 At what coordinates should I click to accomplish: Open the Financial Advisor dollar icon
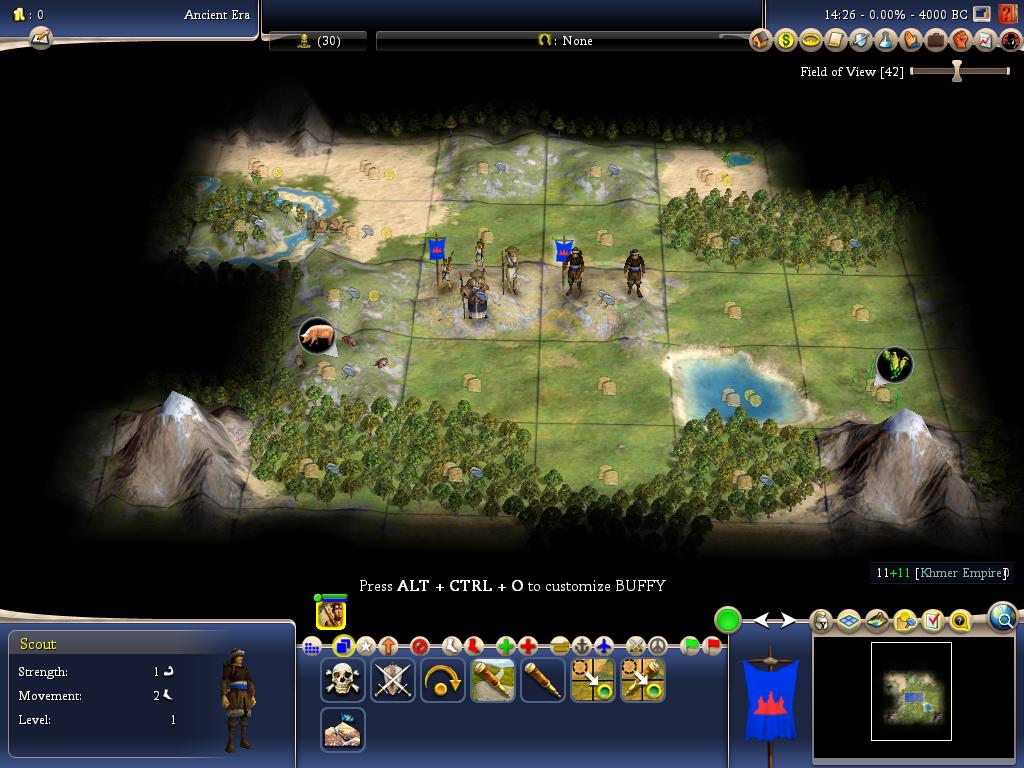[x=786, y=40]
